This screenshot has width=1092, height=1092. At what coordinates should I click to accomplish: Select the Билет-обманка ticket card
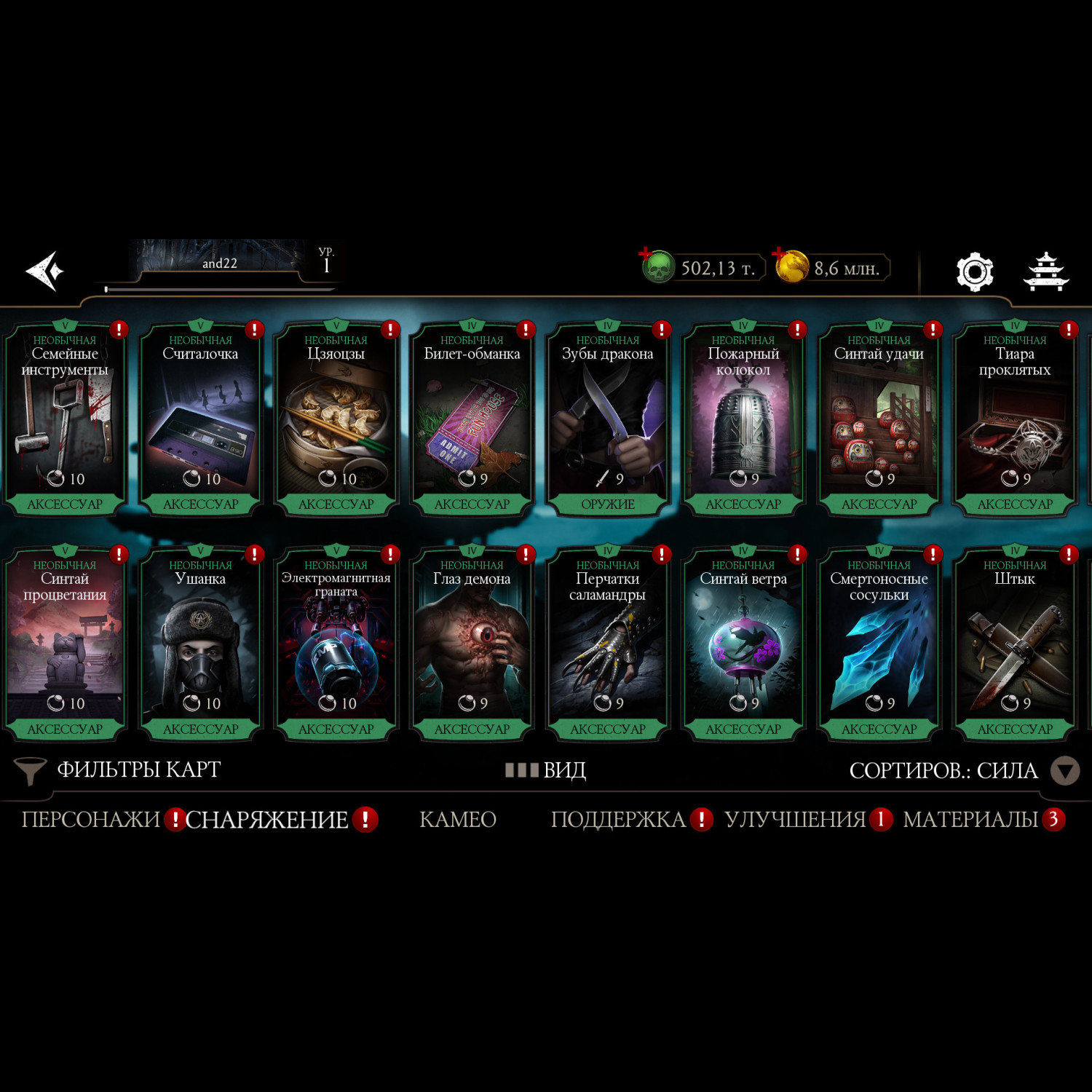coord(472,419)
